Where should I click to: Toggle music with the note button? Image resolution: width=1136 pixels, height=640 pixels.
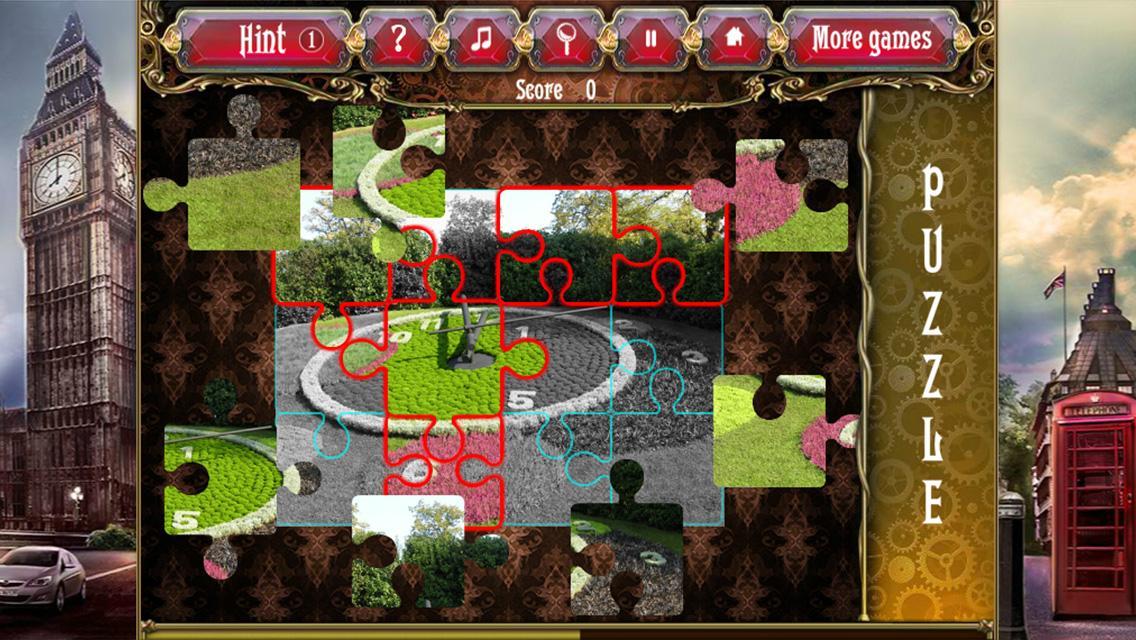483,40
